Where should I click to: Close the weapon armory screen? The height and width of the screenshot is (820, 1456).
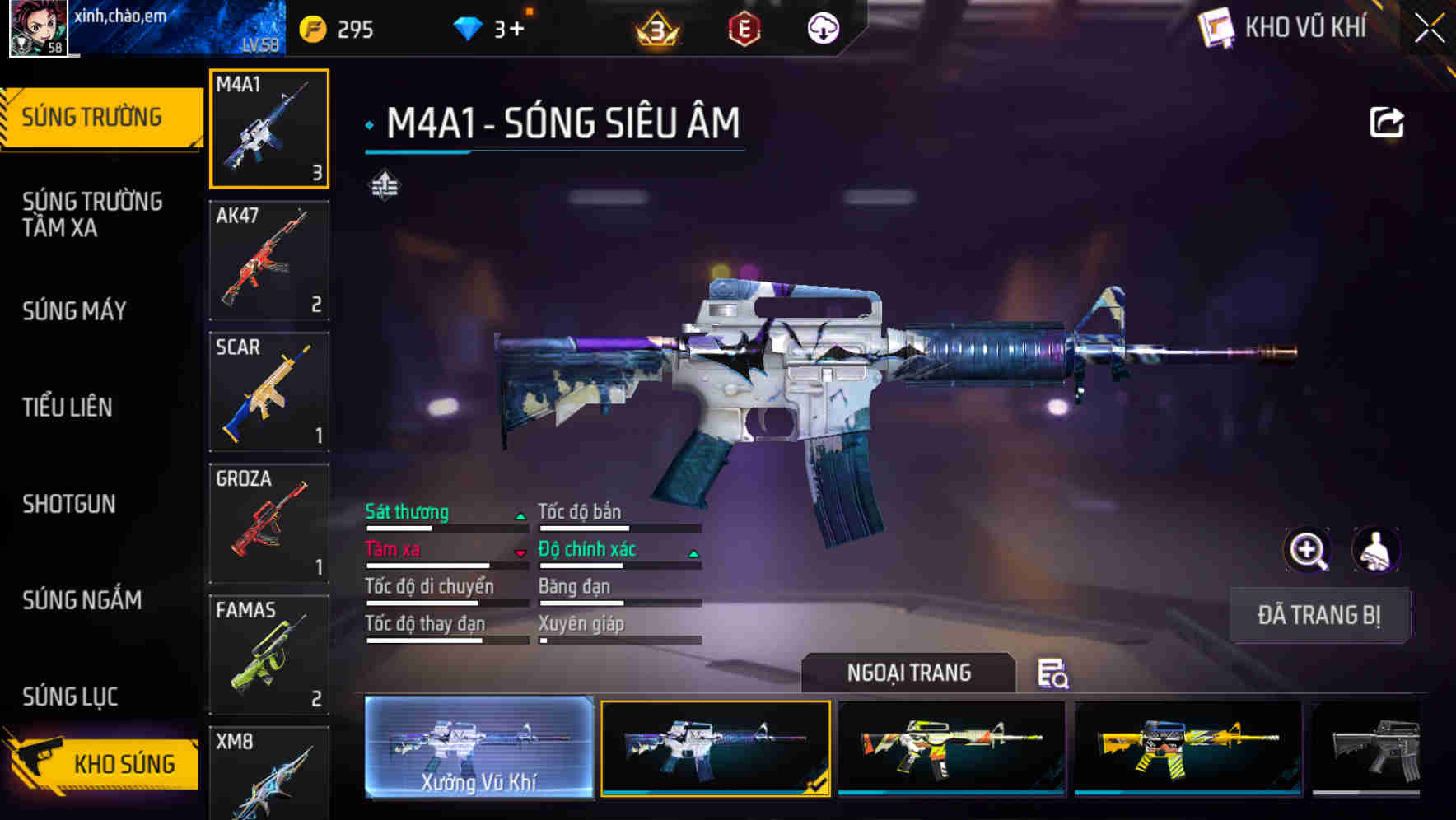[x=1430, y=29]
